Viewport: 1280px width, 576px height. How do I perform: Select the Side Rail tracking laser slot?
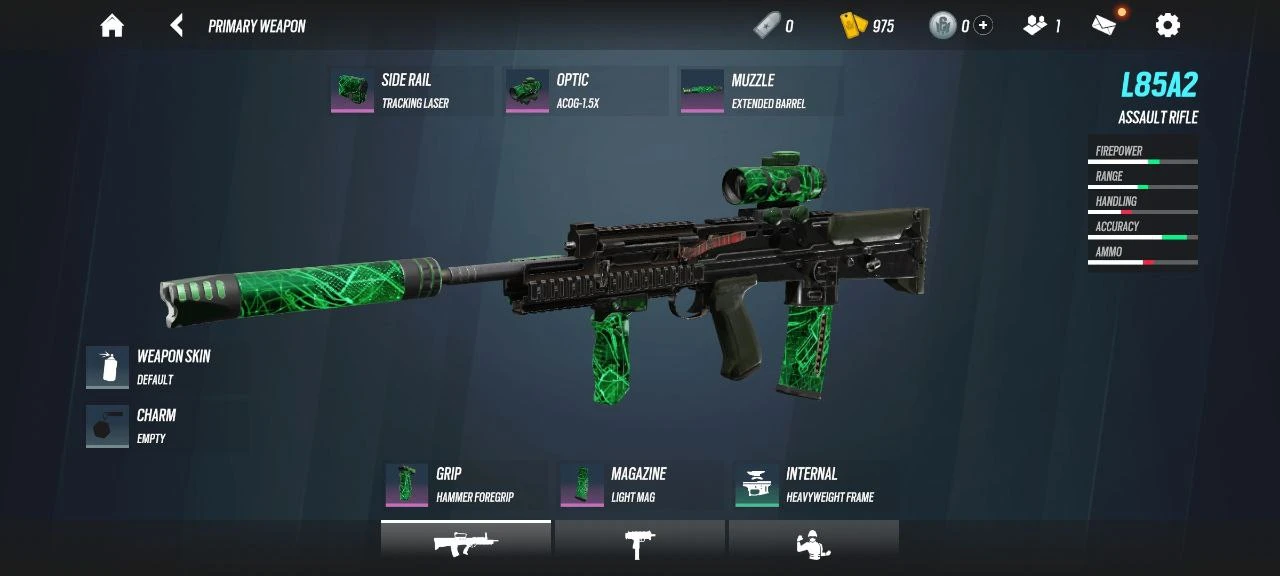point(410,91)
